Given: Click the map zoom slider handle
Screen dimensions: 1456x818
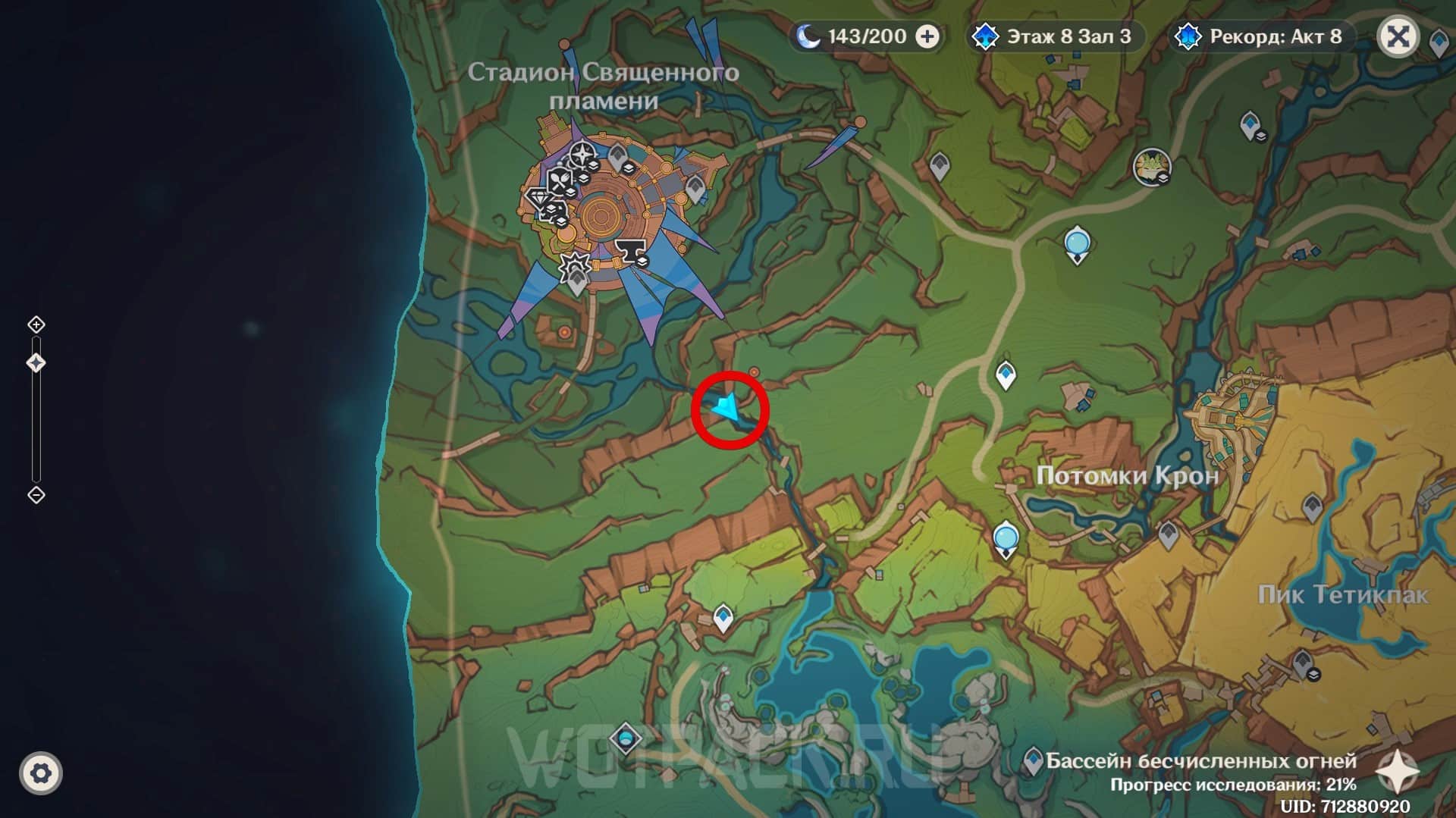Looking at the screenshot, I should 36,363.
